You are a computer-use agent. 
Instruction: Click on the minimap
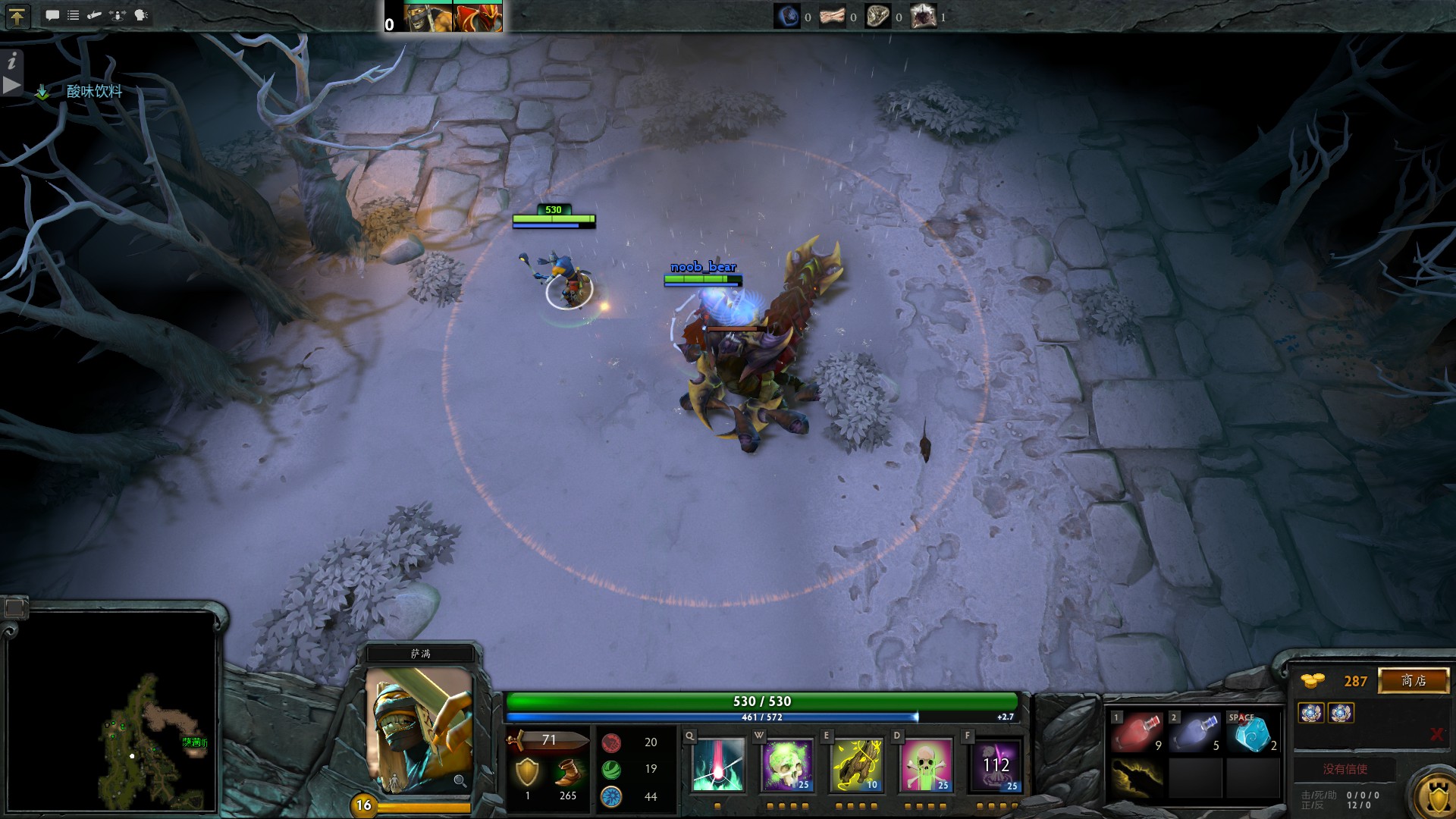111,712
